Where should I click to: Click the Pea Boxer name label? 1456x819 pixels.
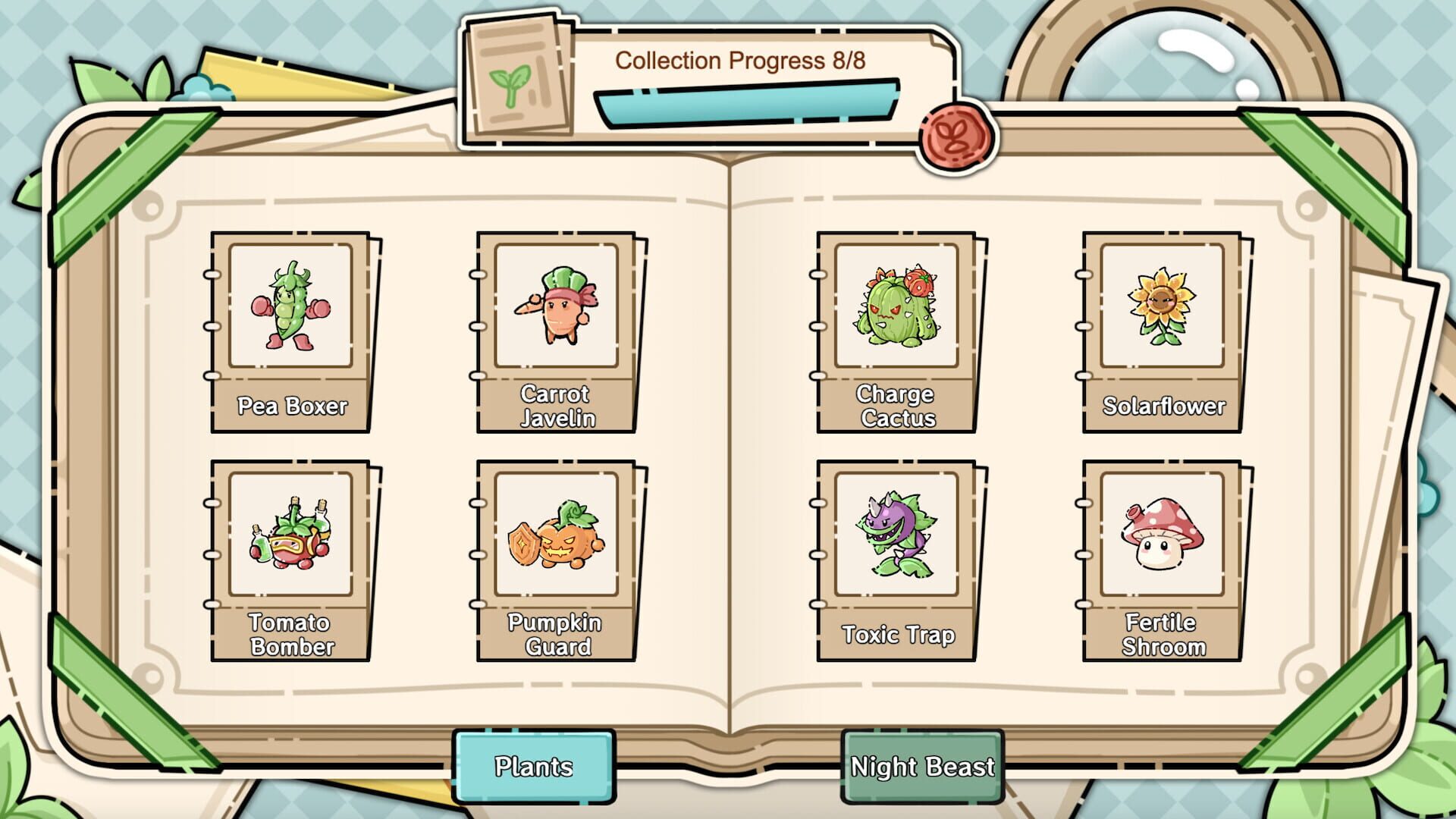[290, 407]
